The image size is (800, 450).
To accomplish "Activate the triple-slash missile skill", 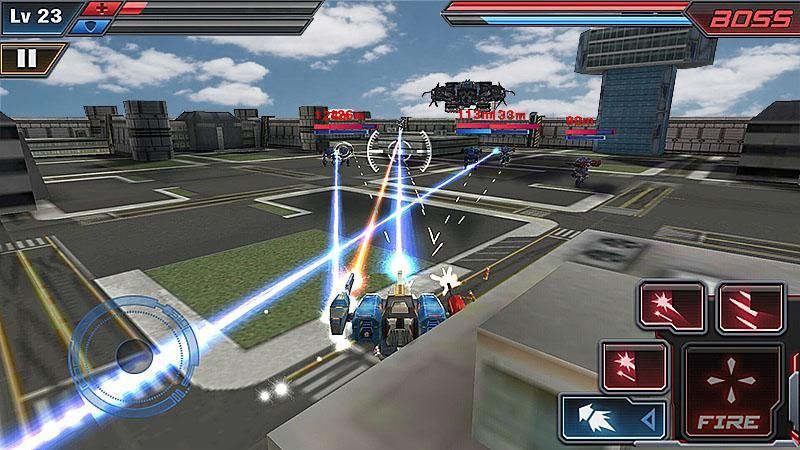I will (748, 305).
